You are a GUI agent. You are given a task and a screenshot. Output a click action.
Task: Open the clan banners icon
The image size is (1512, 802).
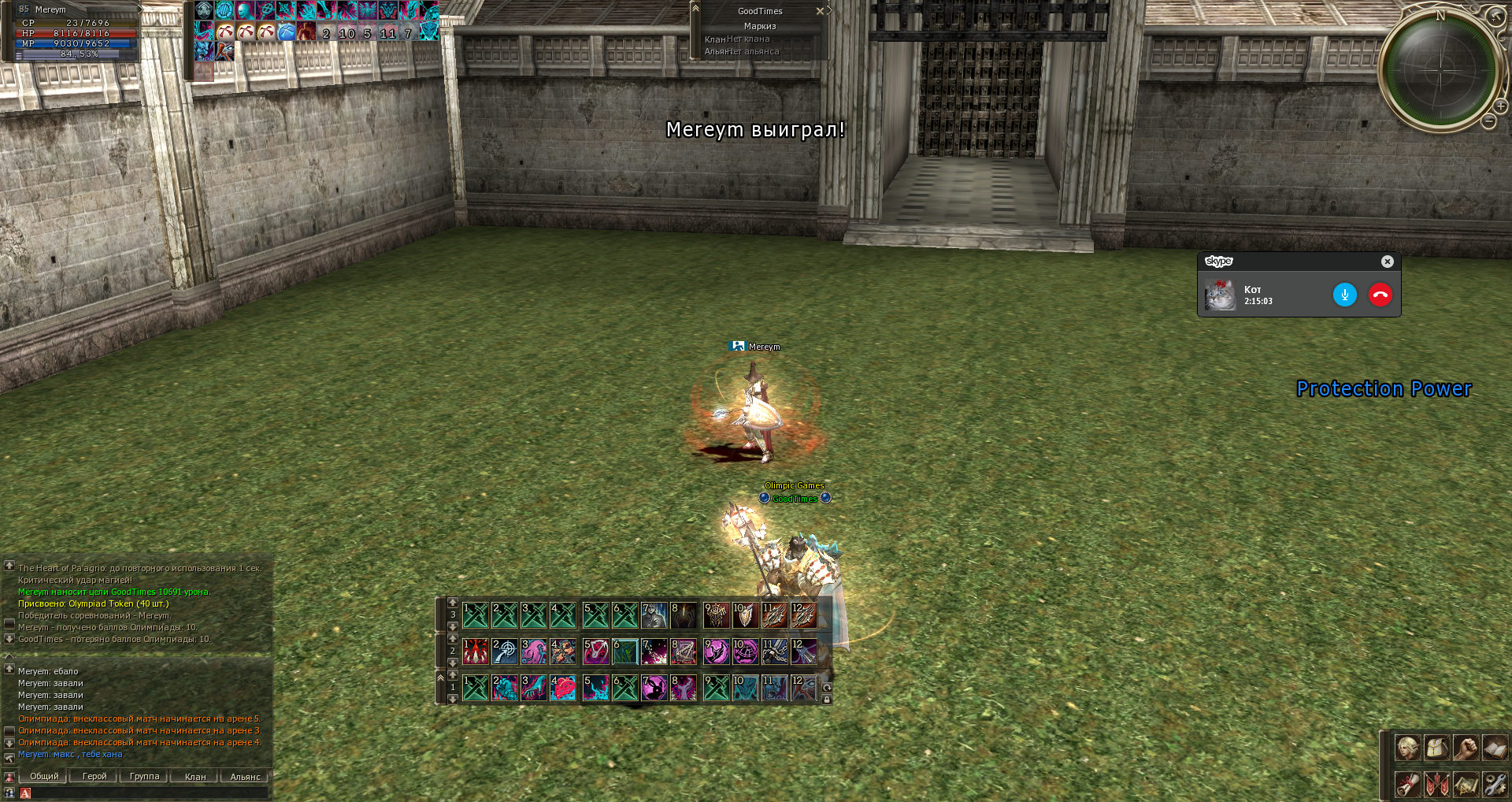point(1436,784)
